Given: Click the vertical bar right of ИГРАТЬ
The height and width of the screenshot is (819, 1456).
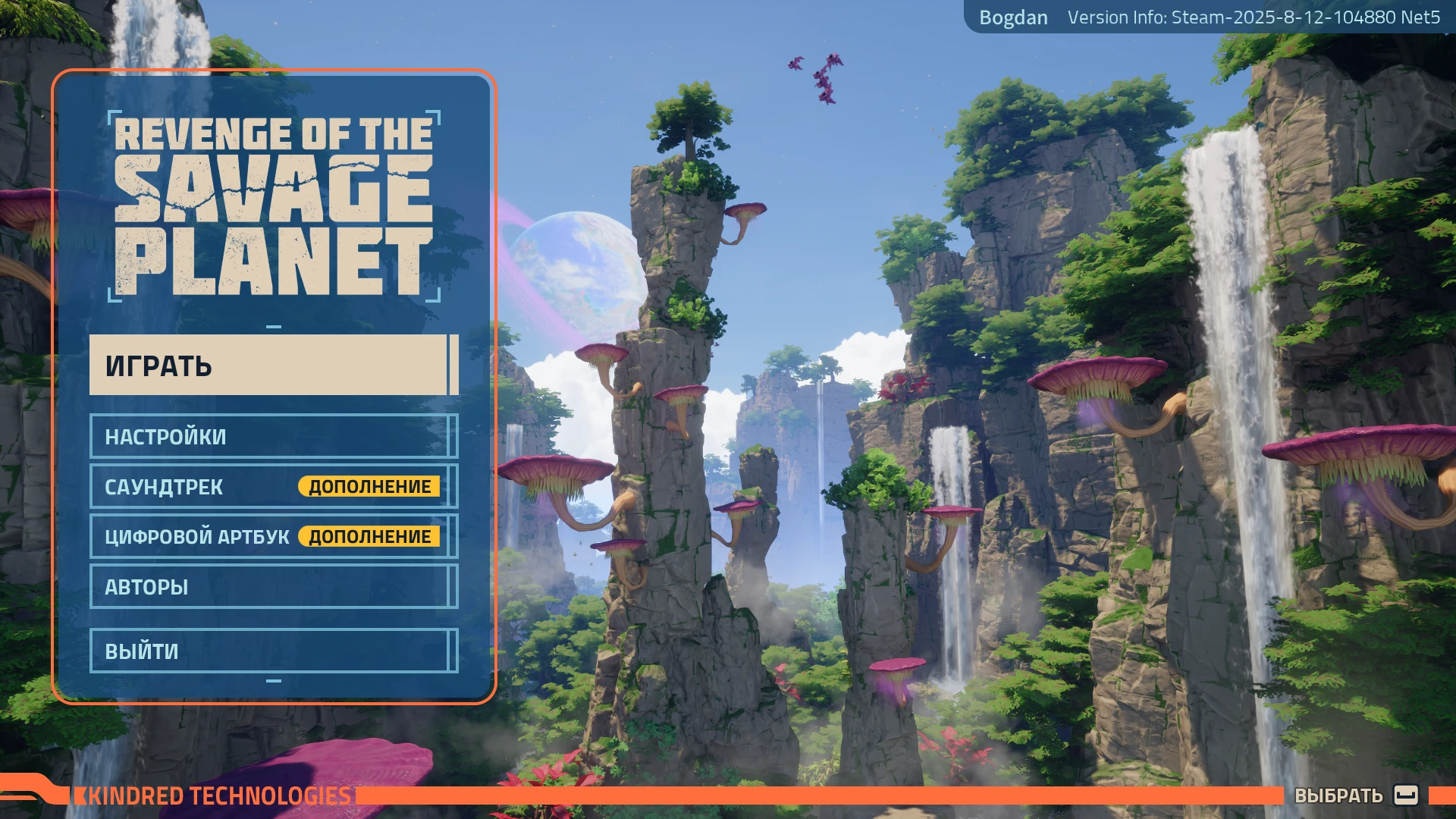Looking at the screenshot, I should coord(453,366).
